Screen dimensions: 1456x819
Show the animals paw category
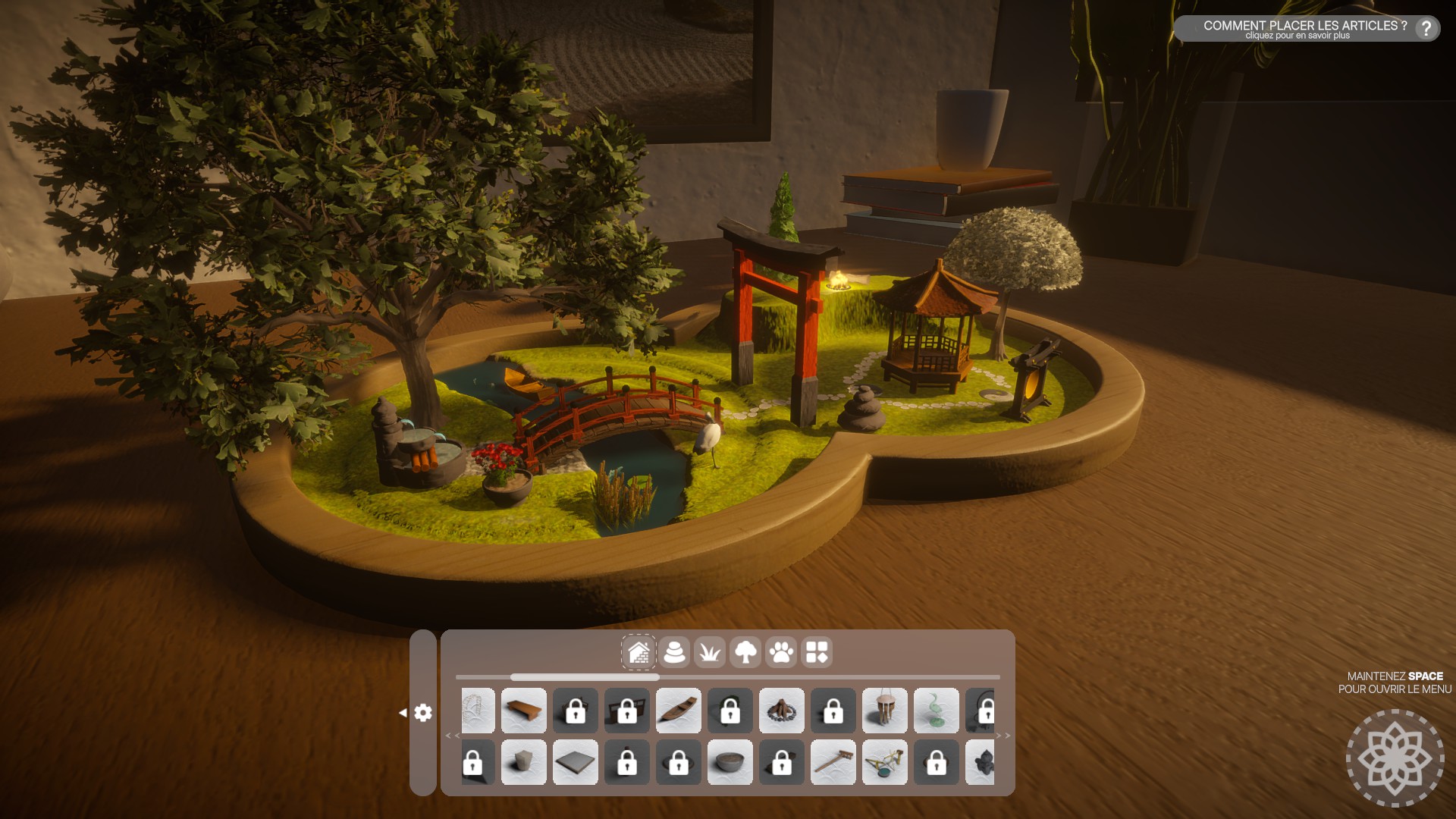pyautogui.click(x=781, y=652)
